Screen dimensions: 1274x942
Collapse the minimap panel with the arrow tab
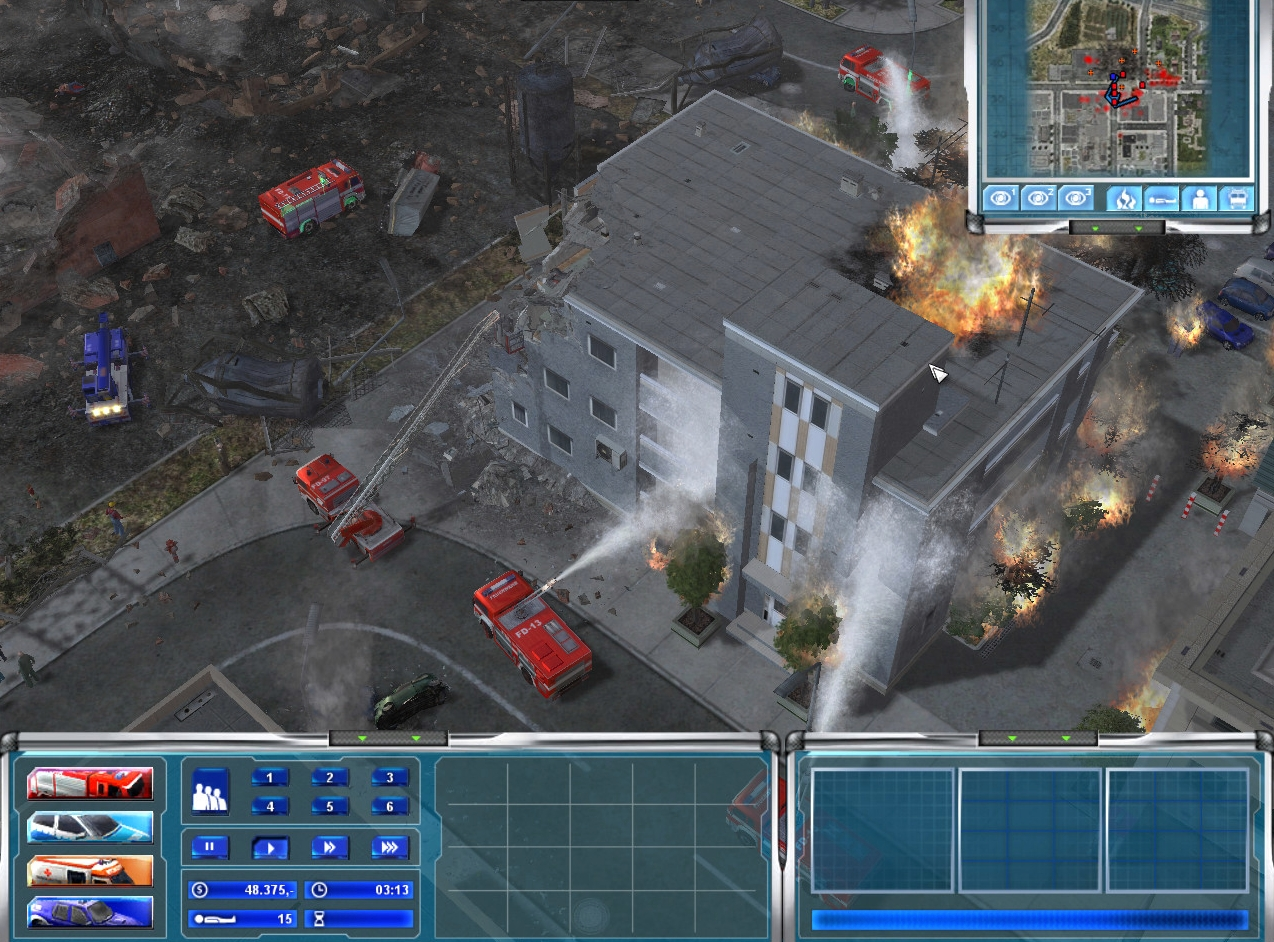[x=1117, y=228]
